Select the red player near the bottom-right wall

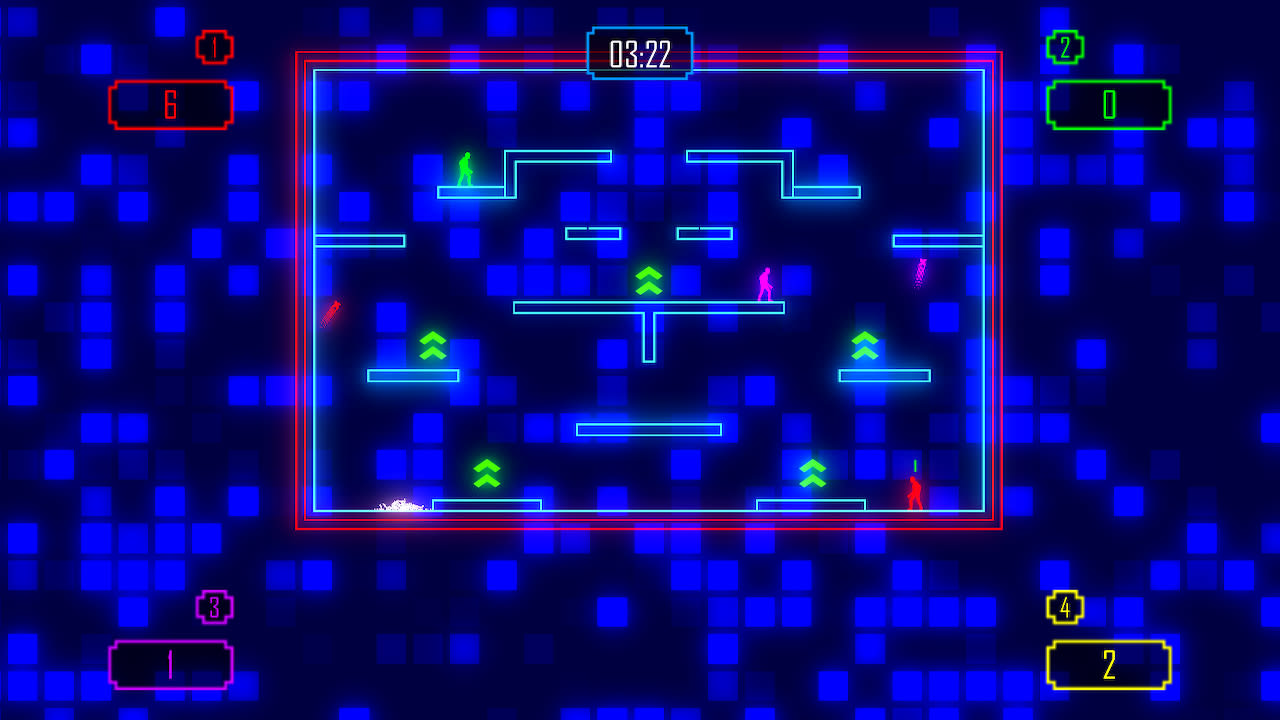click(x=915, y=493)
